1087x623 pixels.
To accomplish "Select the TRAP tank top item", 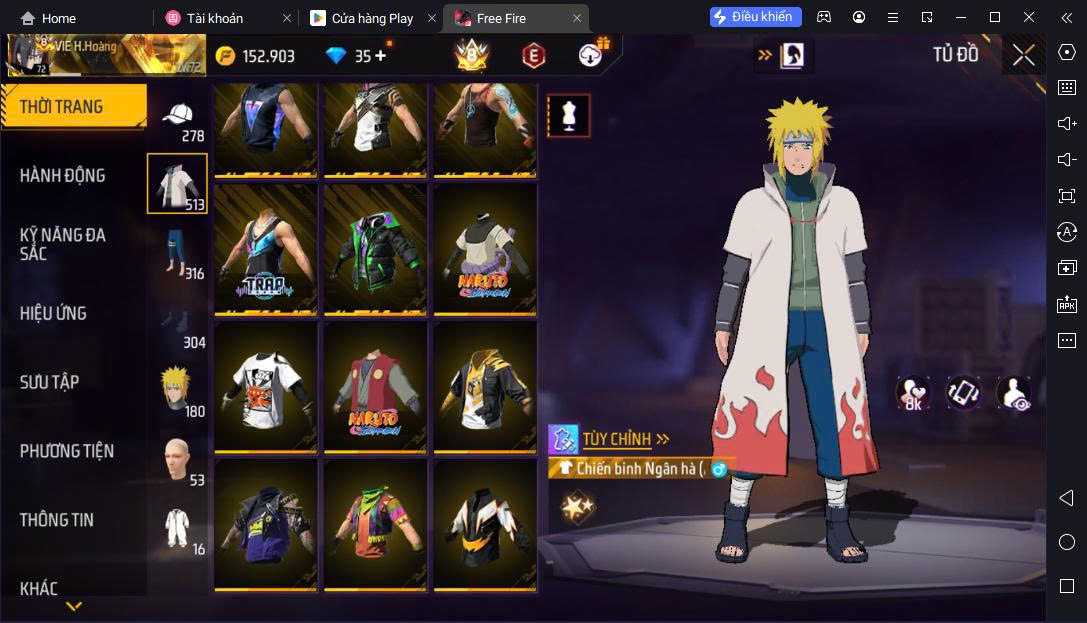I will 265,250.
